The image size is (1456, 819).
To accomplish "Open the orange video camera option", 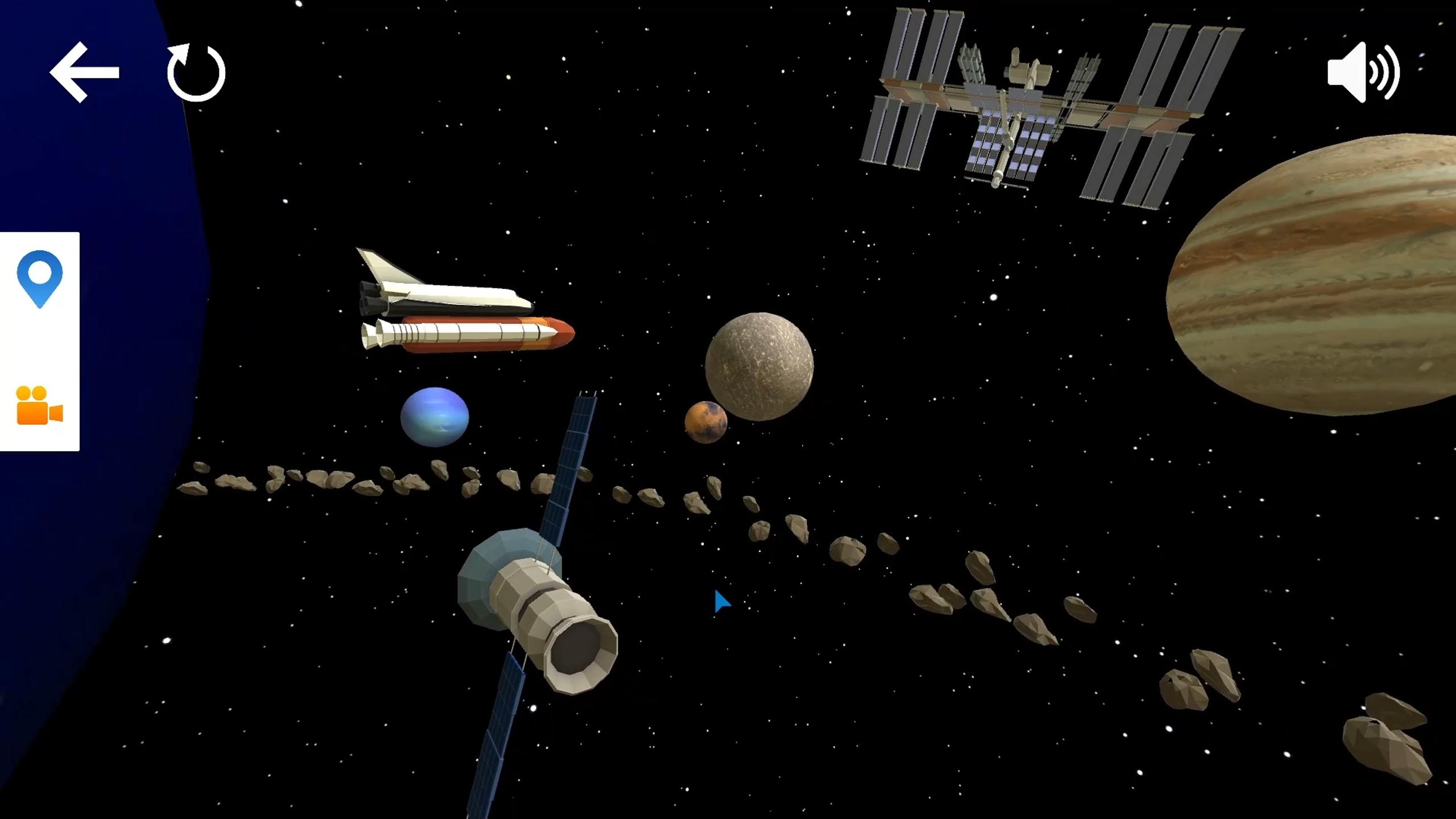I will coord(40,406).
